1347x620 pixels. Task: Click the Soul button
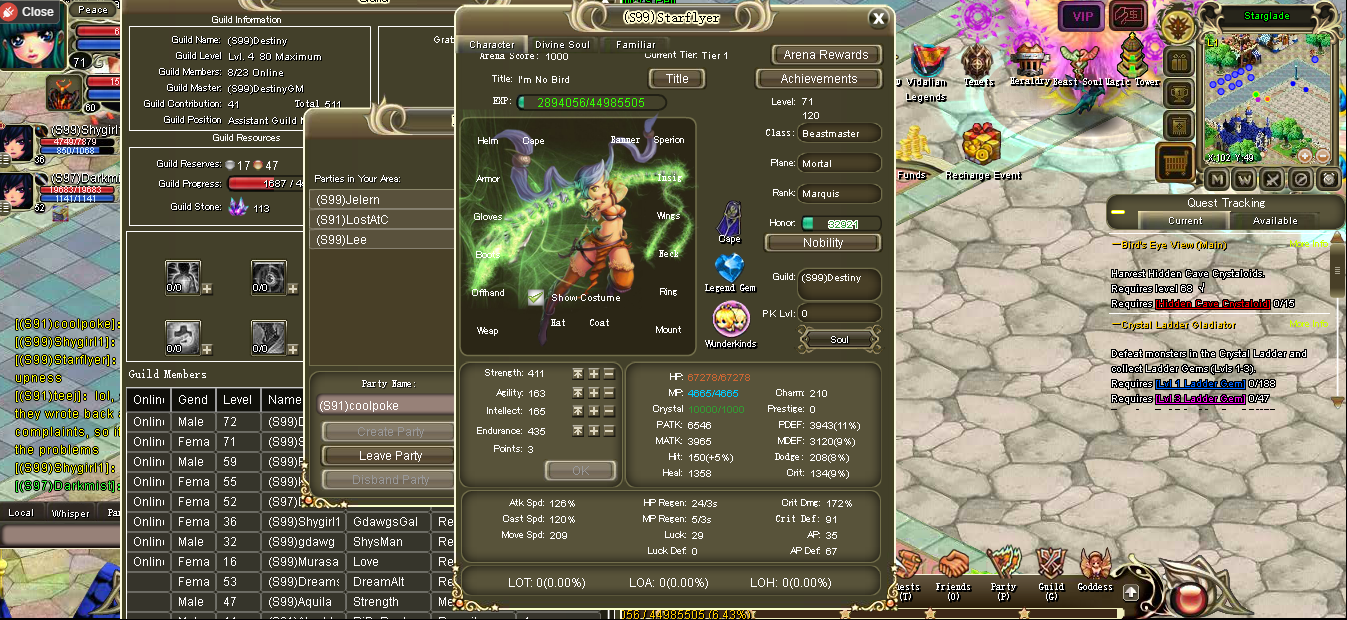[x=839, y=340]
